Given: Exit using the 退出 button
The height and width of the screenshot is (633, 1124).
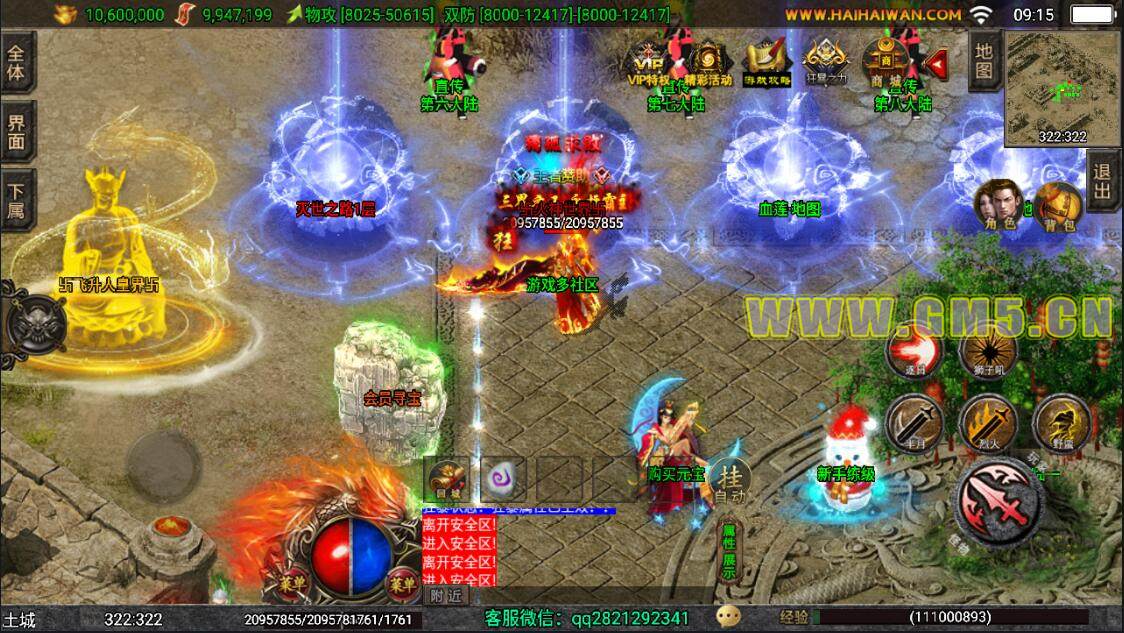Looking at the screenshot, I should 1102,183.
